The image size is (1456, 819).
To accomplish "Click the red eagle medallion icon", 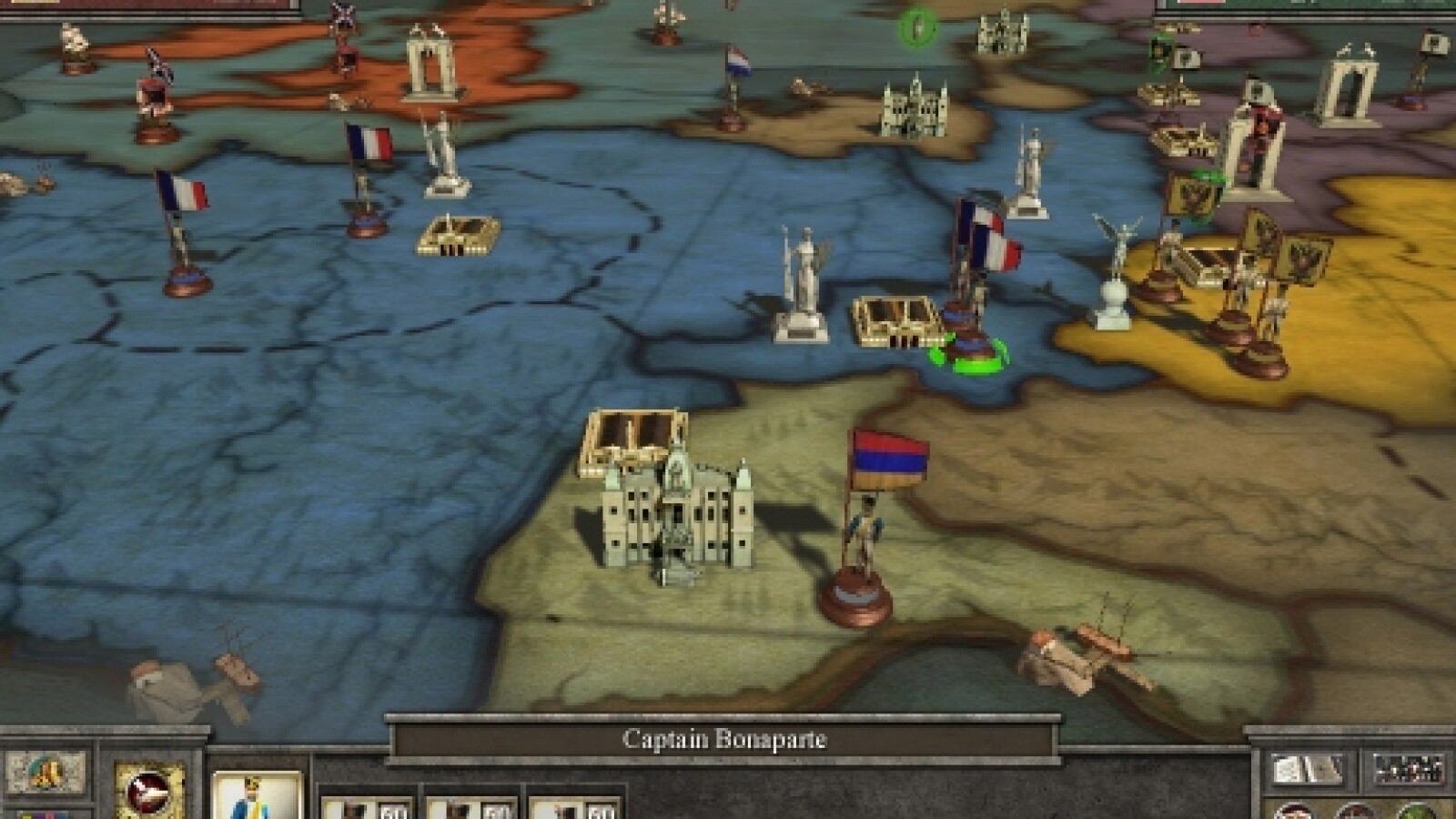I will coord(147,792).
